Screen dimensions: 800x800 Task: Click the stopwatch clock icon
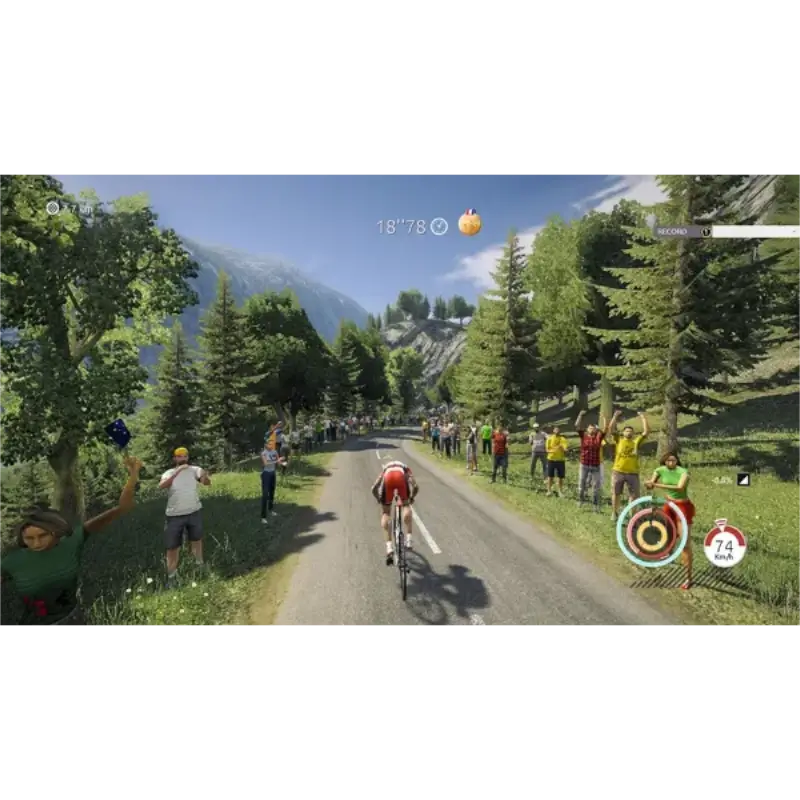tap(439, 227)
